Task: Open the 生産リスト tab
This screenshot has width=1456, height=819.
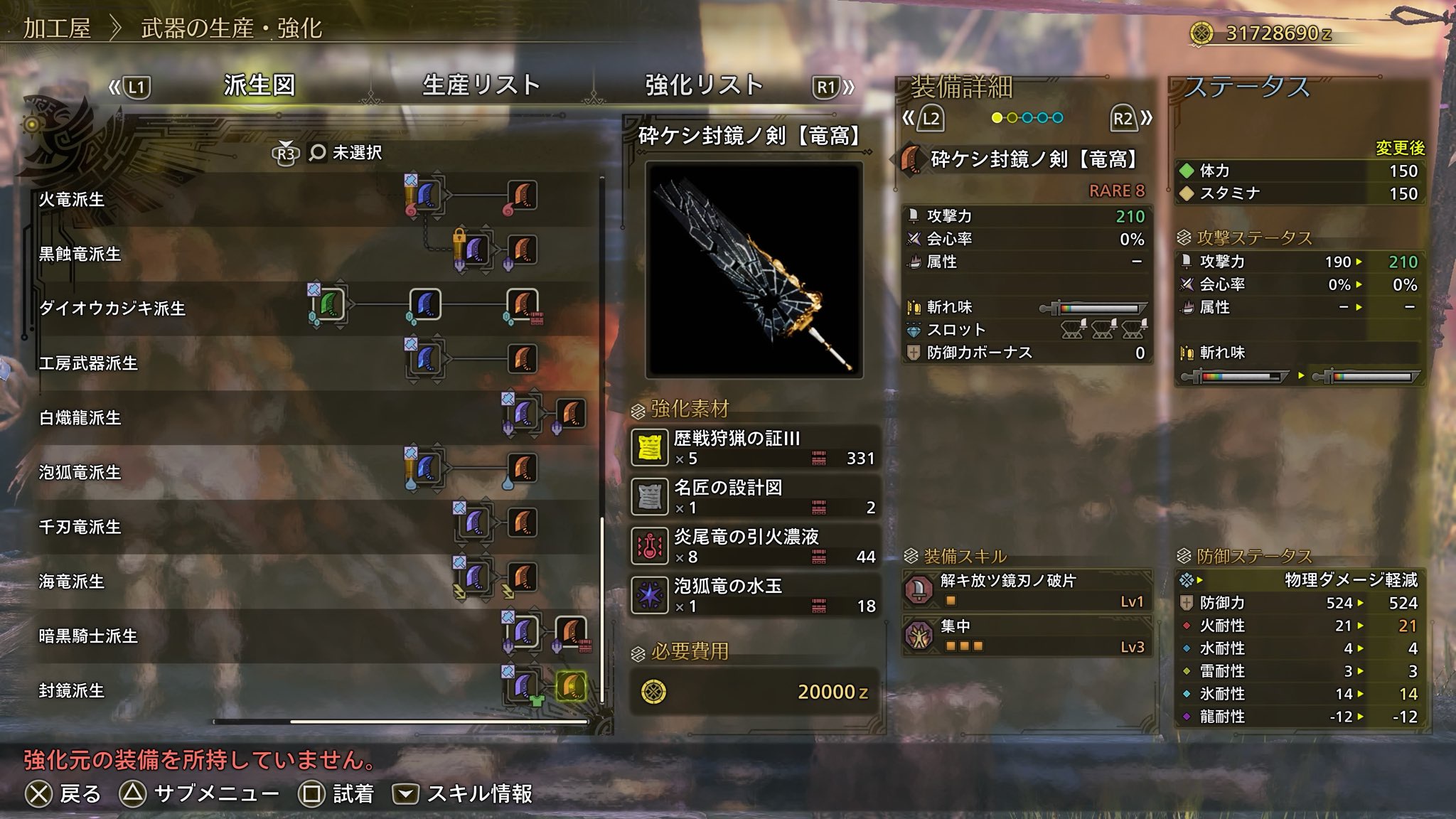Action: (481, 85)
